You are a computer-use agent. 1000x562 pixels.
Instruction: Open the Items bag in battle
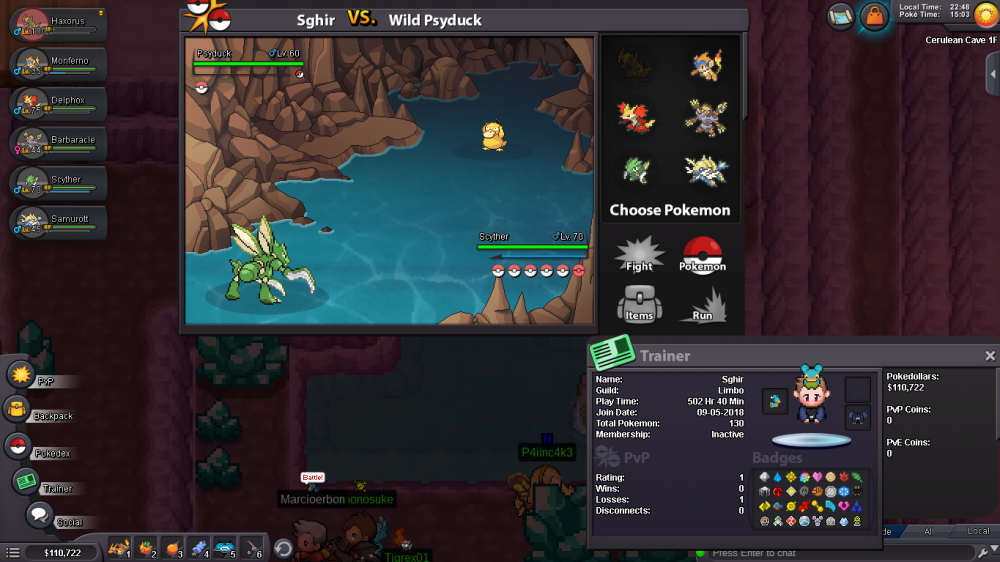click(x=639, y=303)
